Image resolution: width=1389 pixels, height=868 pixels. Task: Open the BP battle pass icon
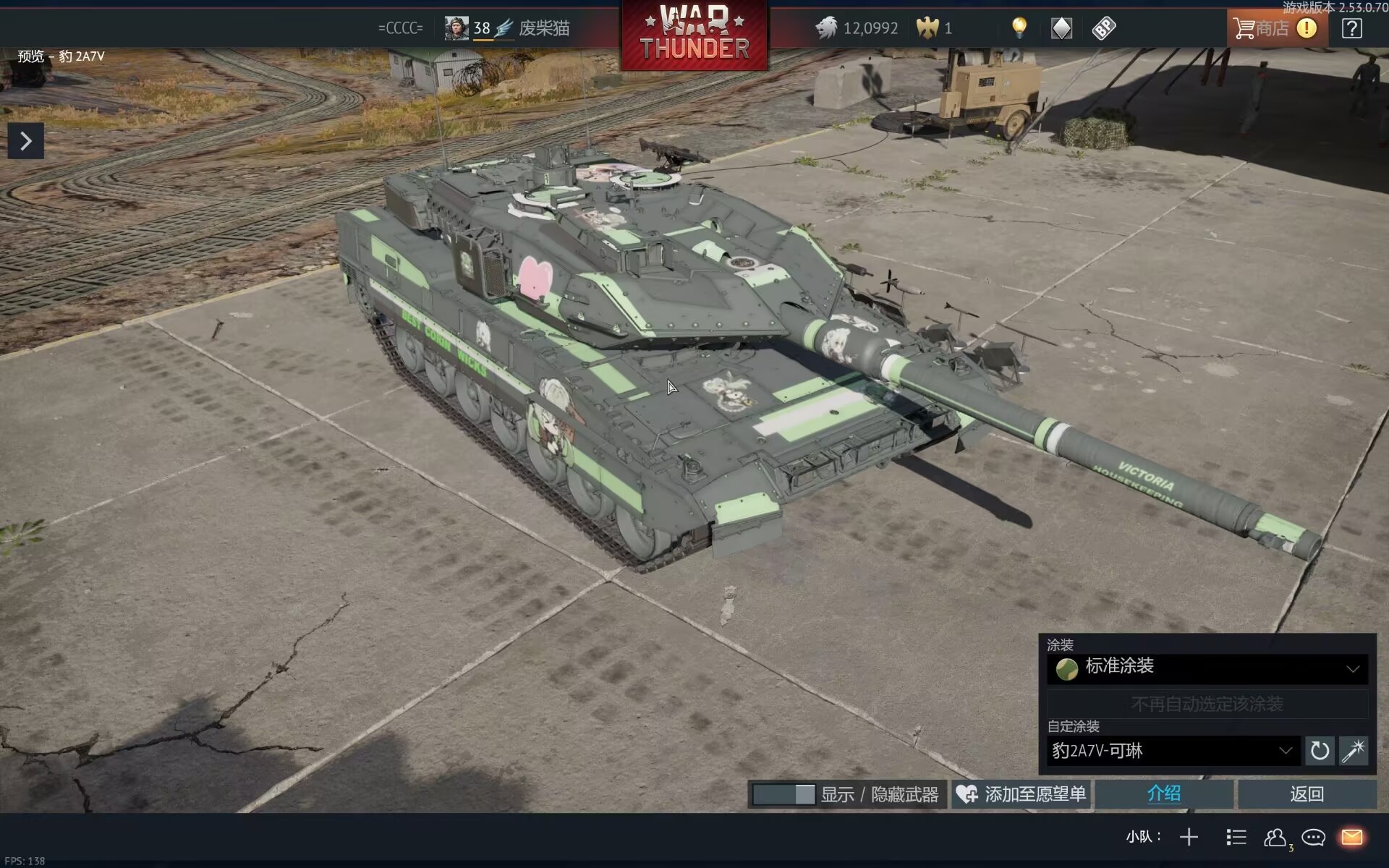(x=1104, y=28)
